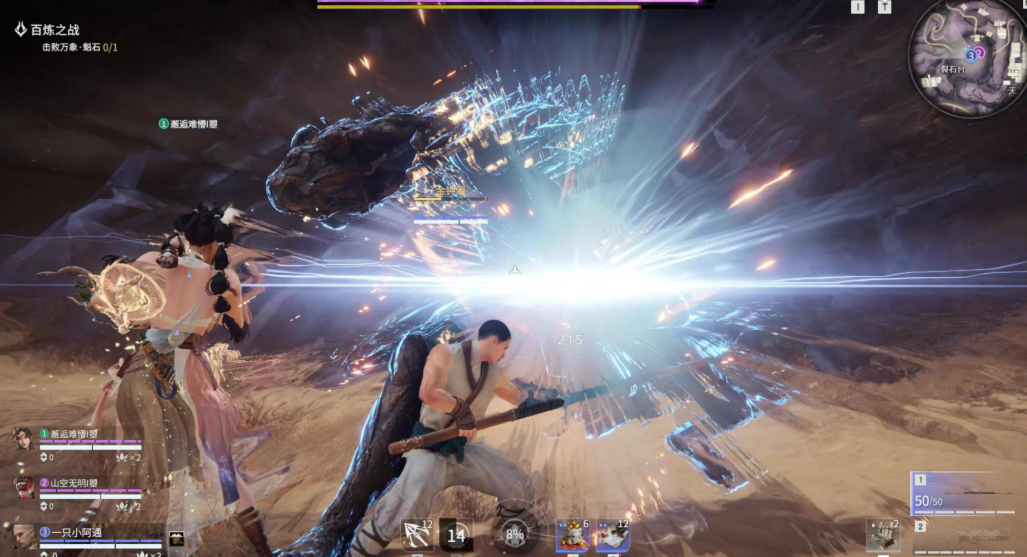
Task: Click the buff icon beside 一只小阿通
Action: (x=176, y=539)
